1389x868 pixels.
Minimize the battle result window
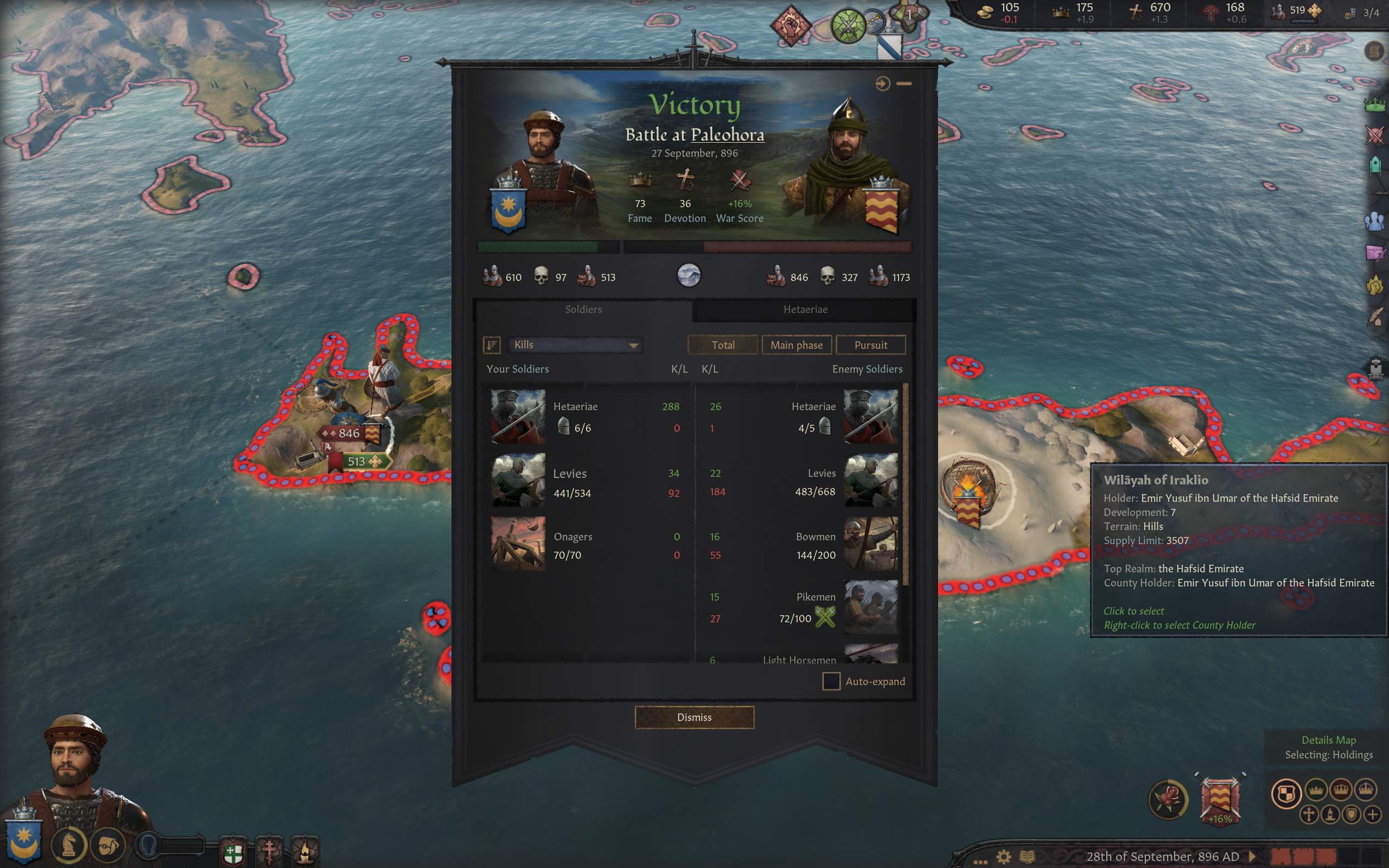coord(904,84)
